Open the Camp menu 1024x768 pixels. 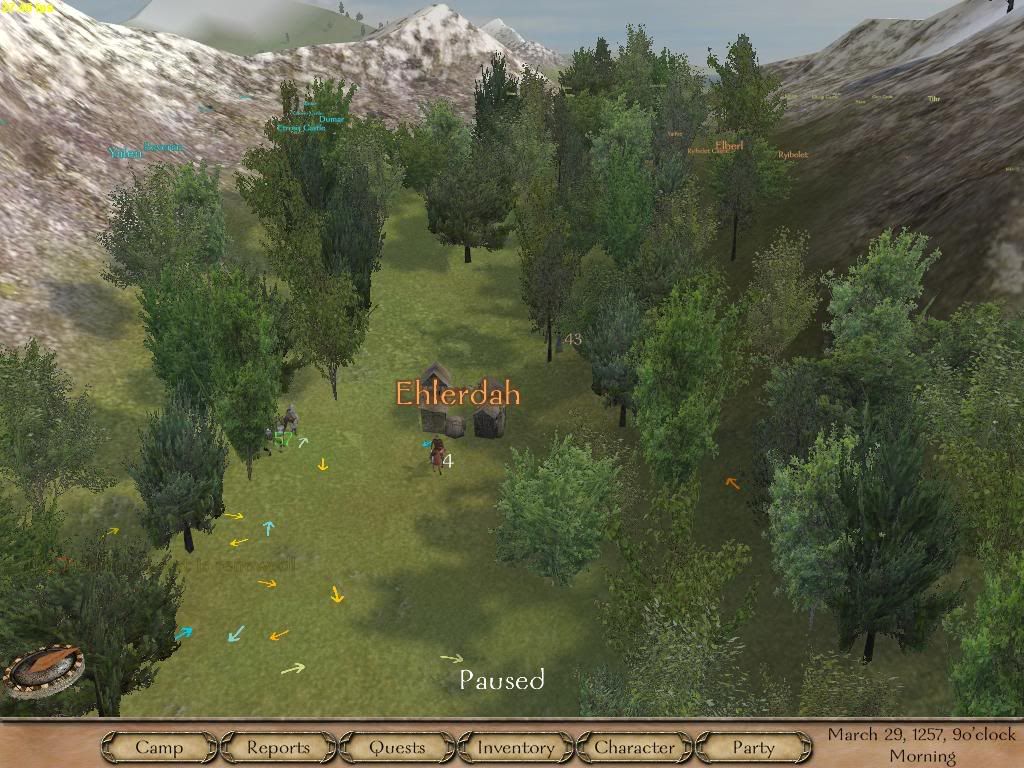coord(159,747)
